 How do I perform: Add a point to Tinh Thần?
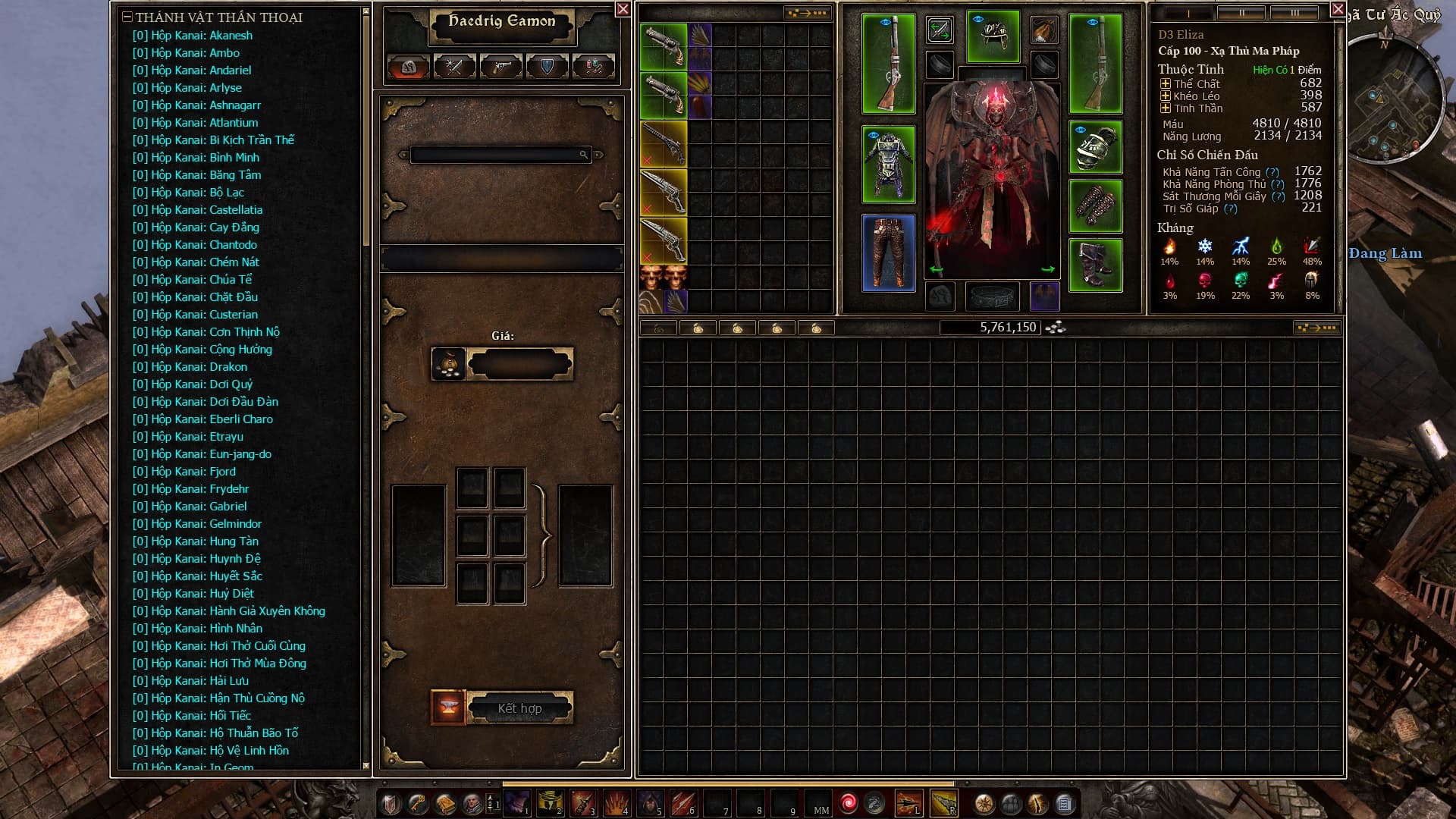(1166, 108)
